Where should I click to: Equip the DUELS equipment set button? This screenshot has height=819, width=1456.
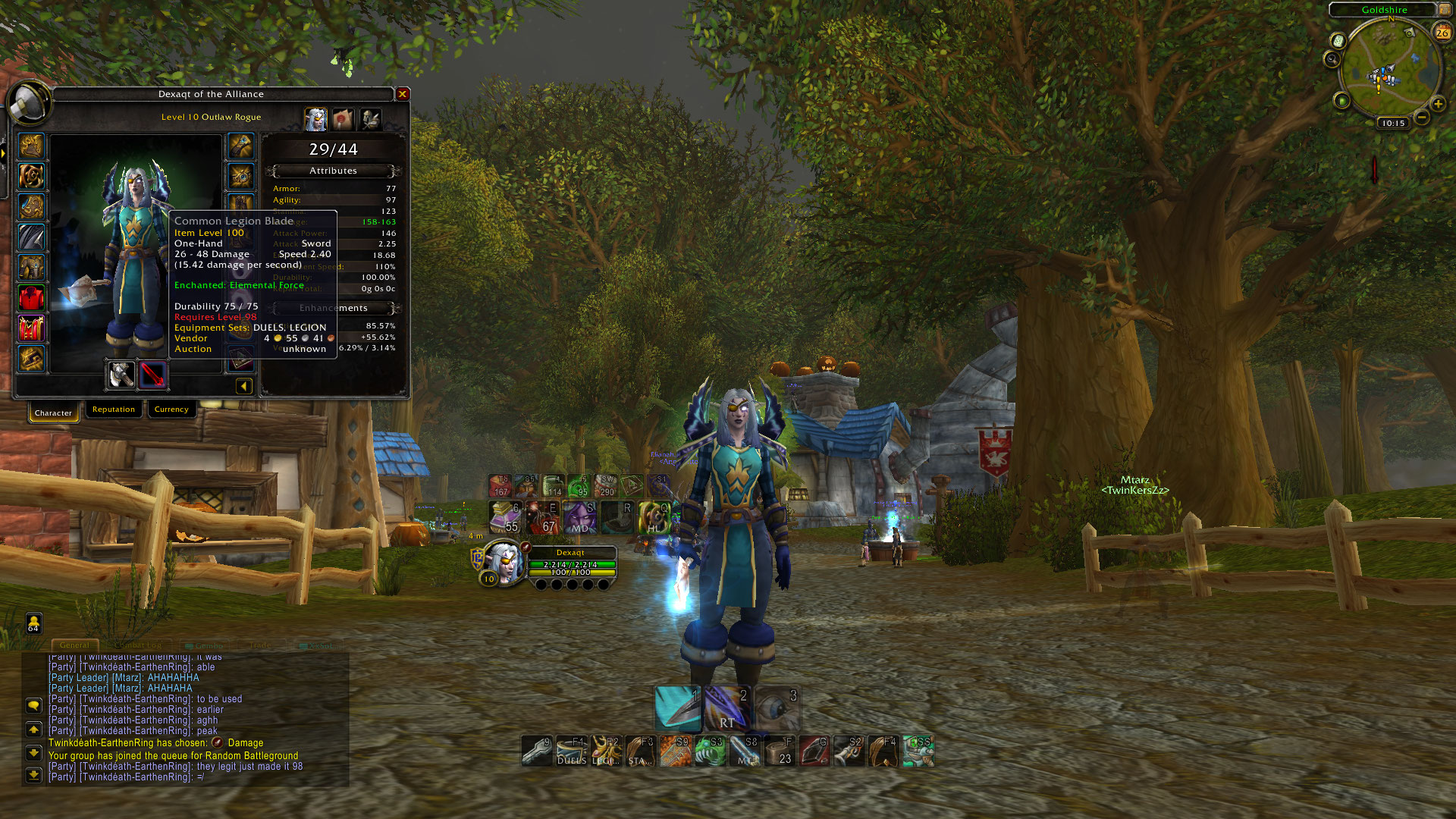coord(572,751)
